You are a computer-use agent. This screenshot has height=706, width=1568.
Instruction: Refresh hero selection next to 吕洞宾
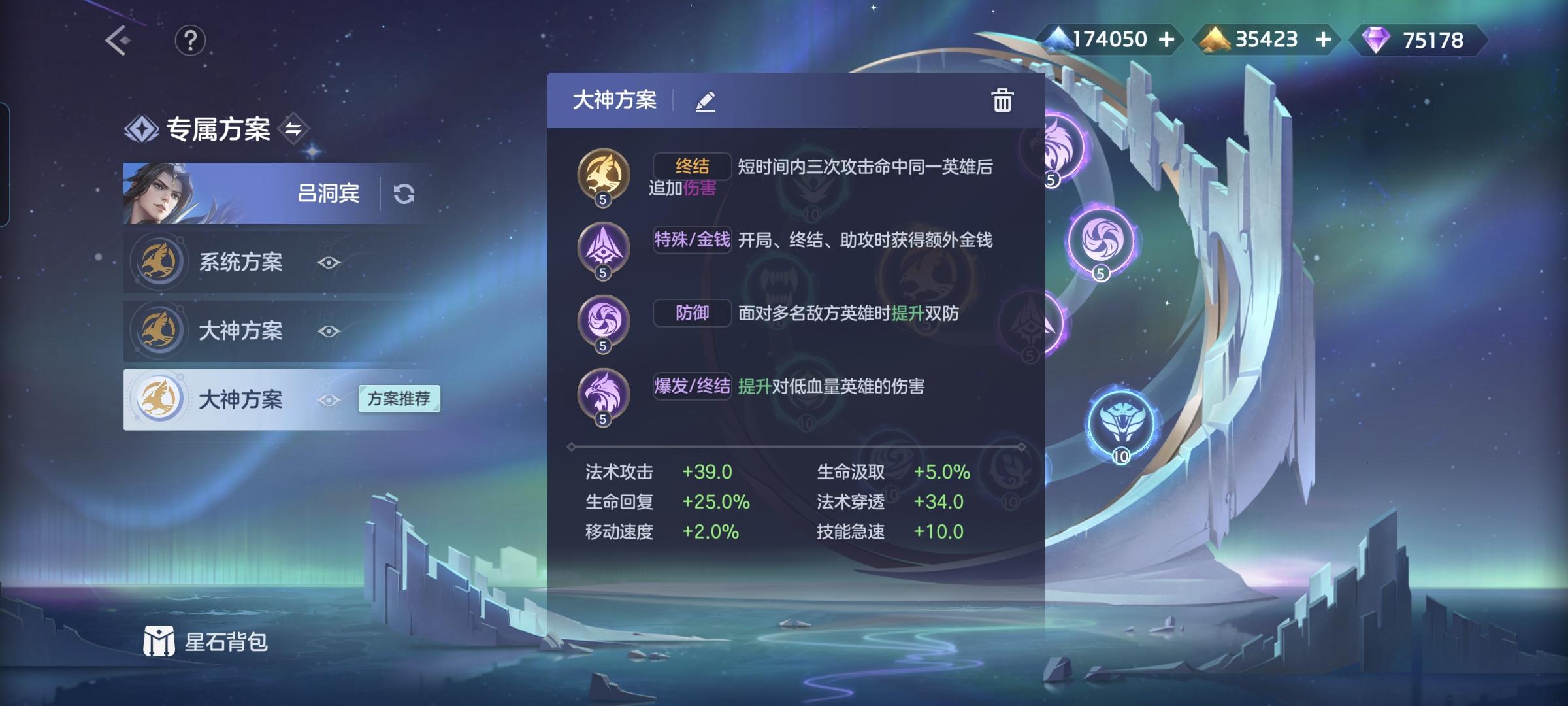(406, 193)
